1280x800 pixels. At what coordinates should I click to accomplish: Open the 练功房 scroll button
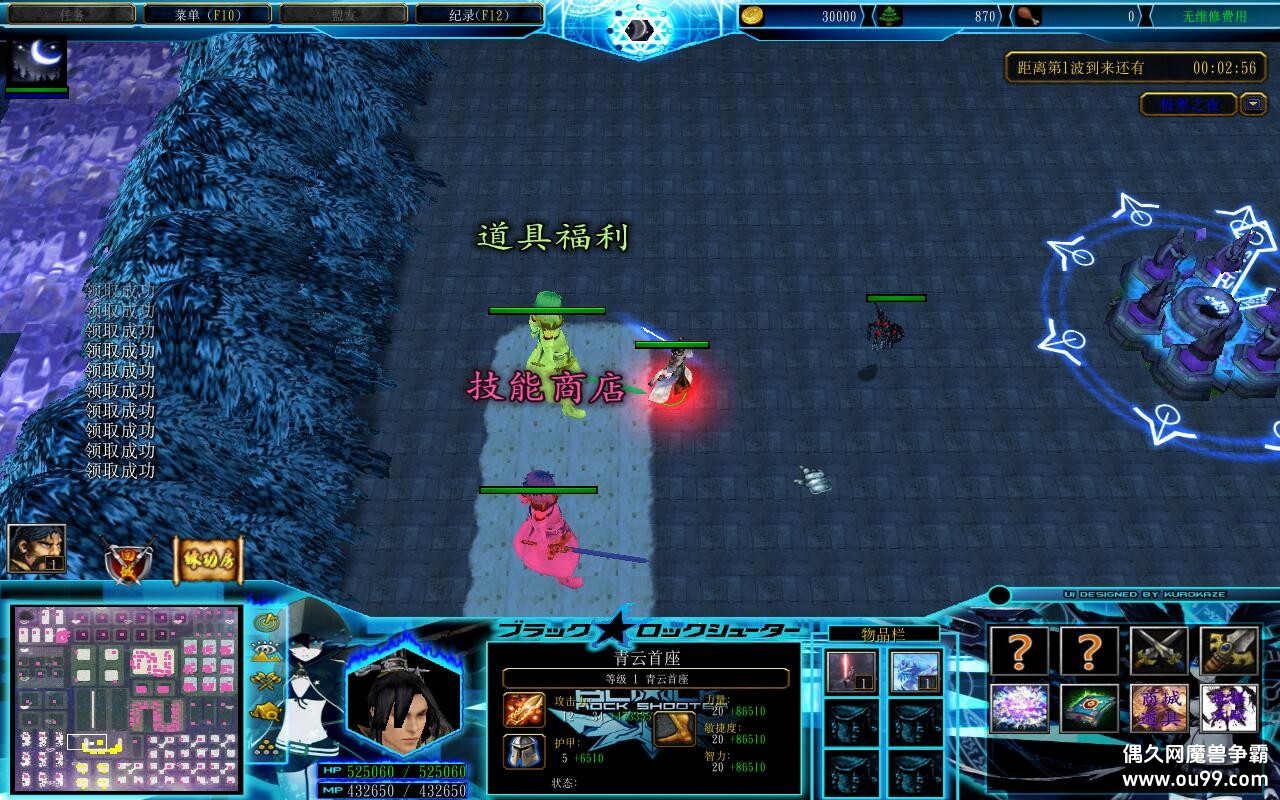[x=209, y=561]
